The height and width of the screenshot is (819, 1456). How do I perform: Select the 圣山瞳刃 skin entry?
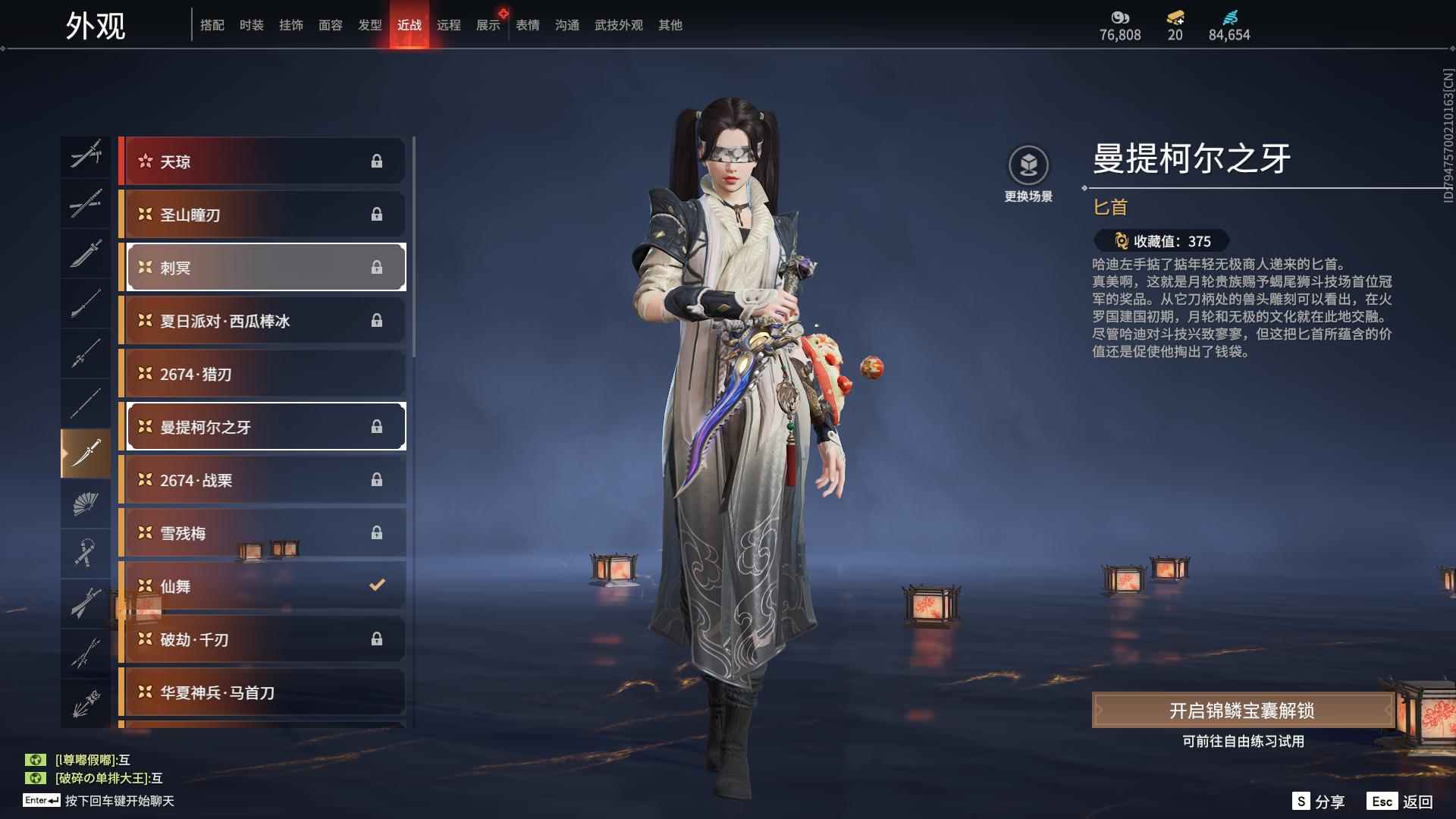[262, 215]
